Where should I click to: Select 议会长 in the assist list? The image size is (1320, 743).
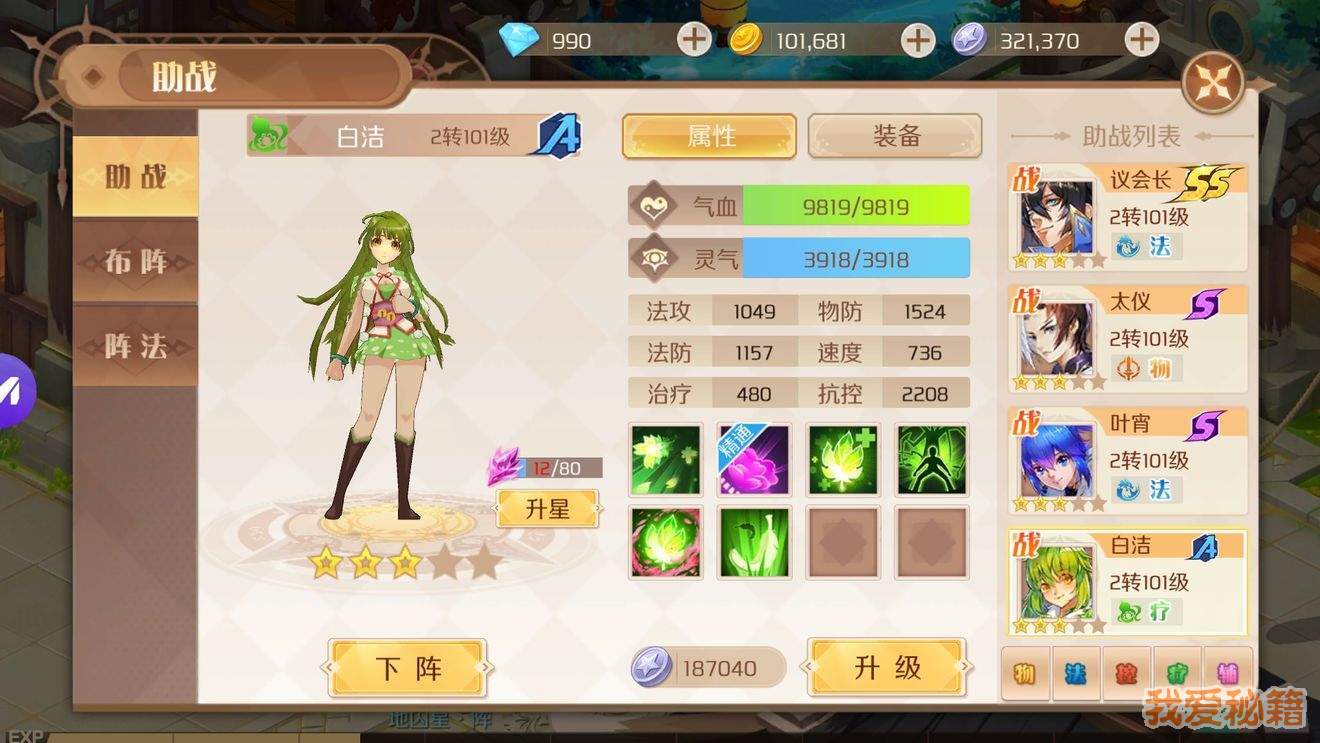pos(1128,217)
